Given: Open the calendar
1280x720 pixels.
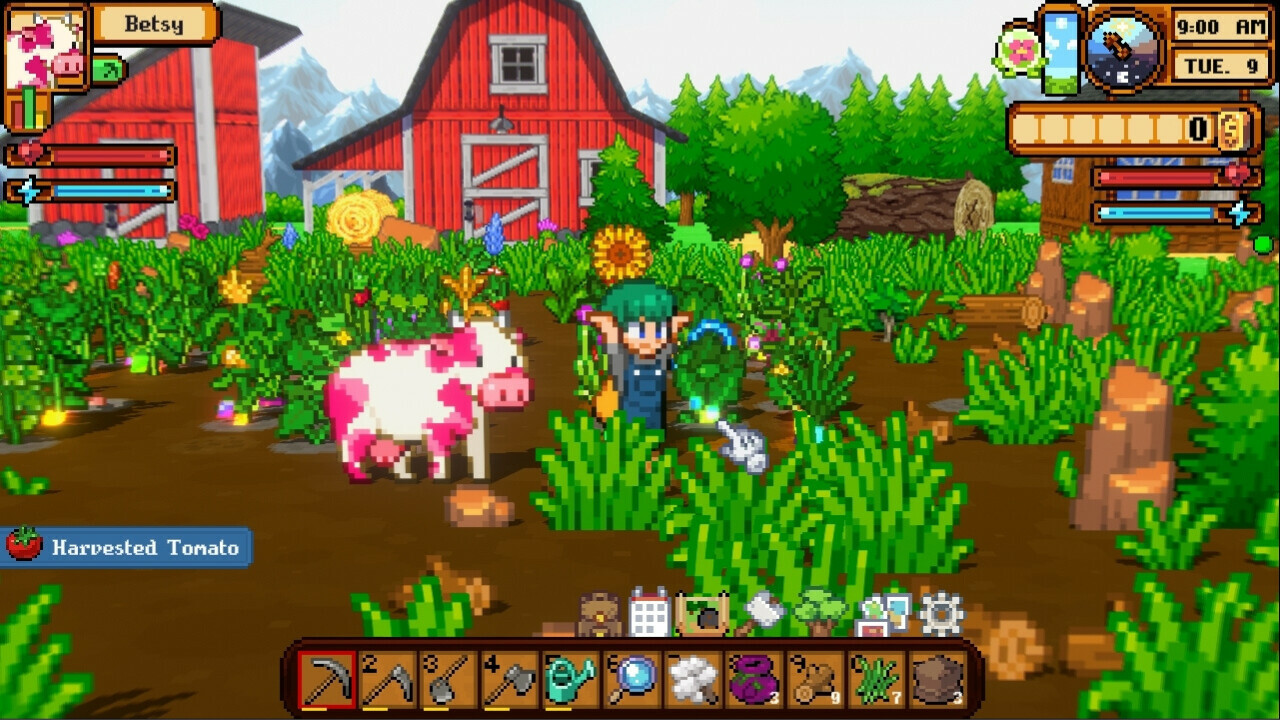Looking at the screenshot, I should pyautogui.click(x=651, y=612).
